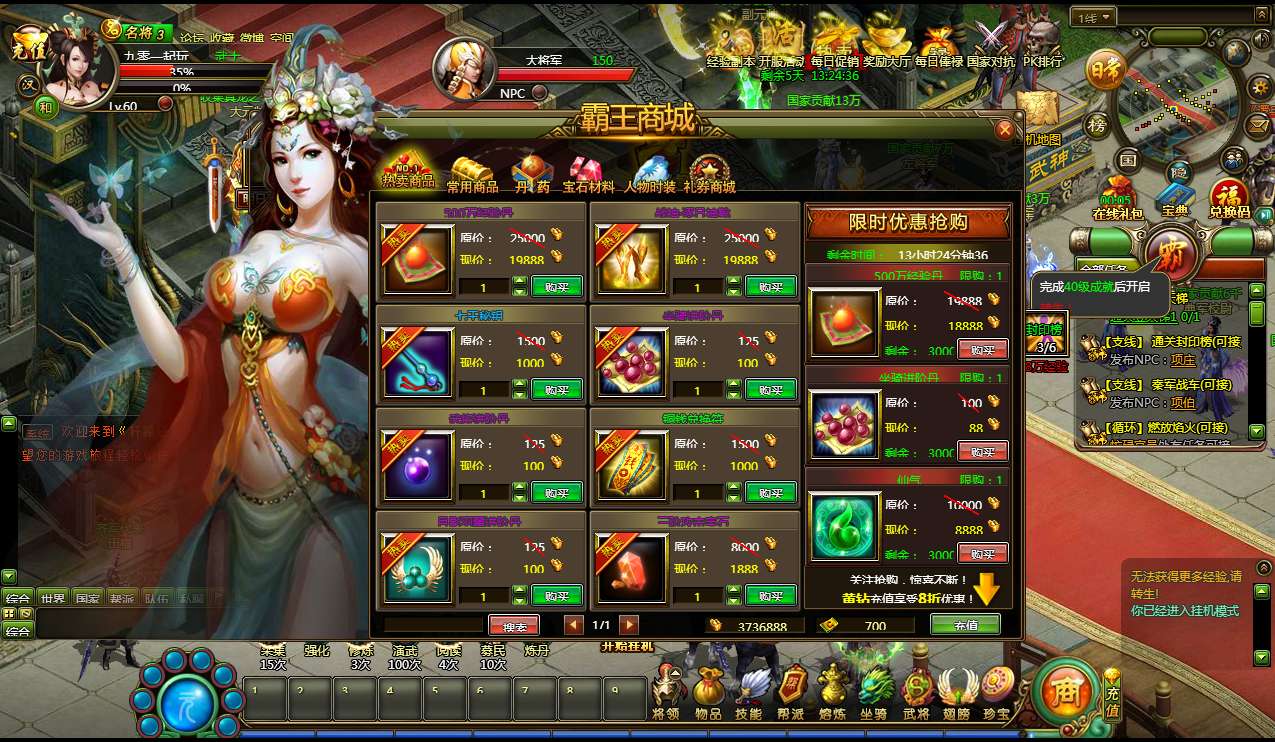The width and height of the screenshot is (1275, 742).
Task: Click the red 搜索 search button
Action: tap(514, 625)
